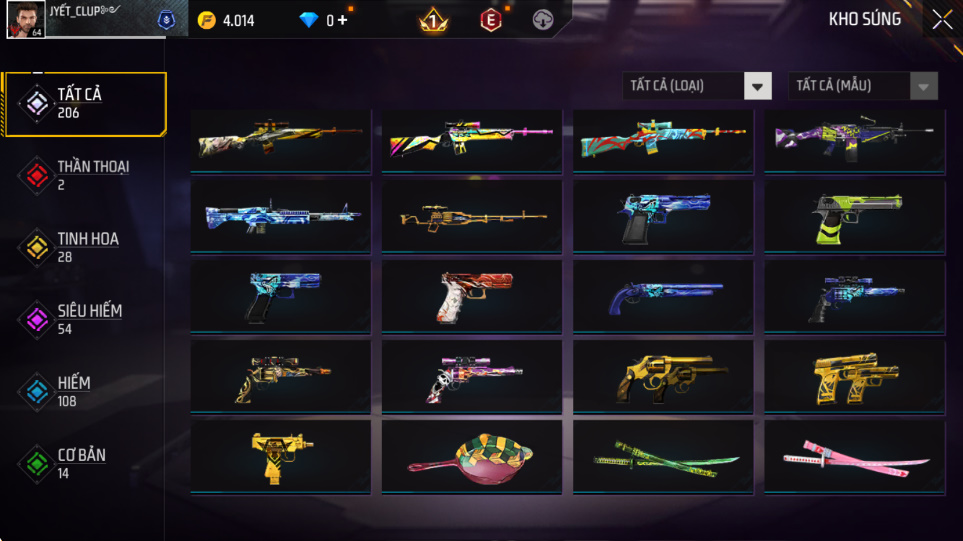Select the Tất Cả category tab

coord(83,103)
